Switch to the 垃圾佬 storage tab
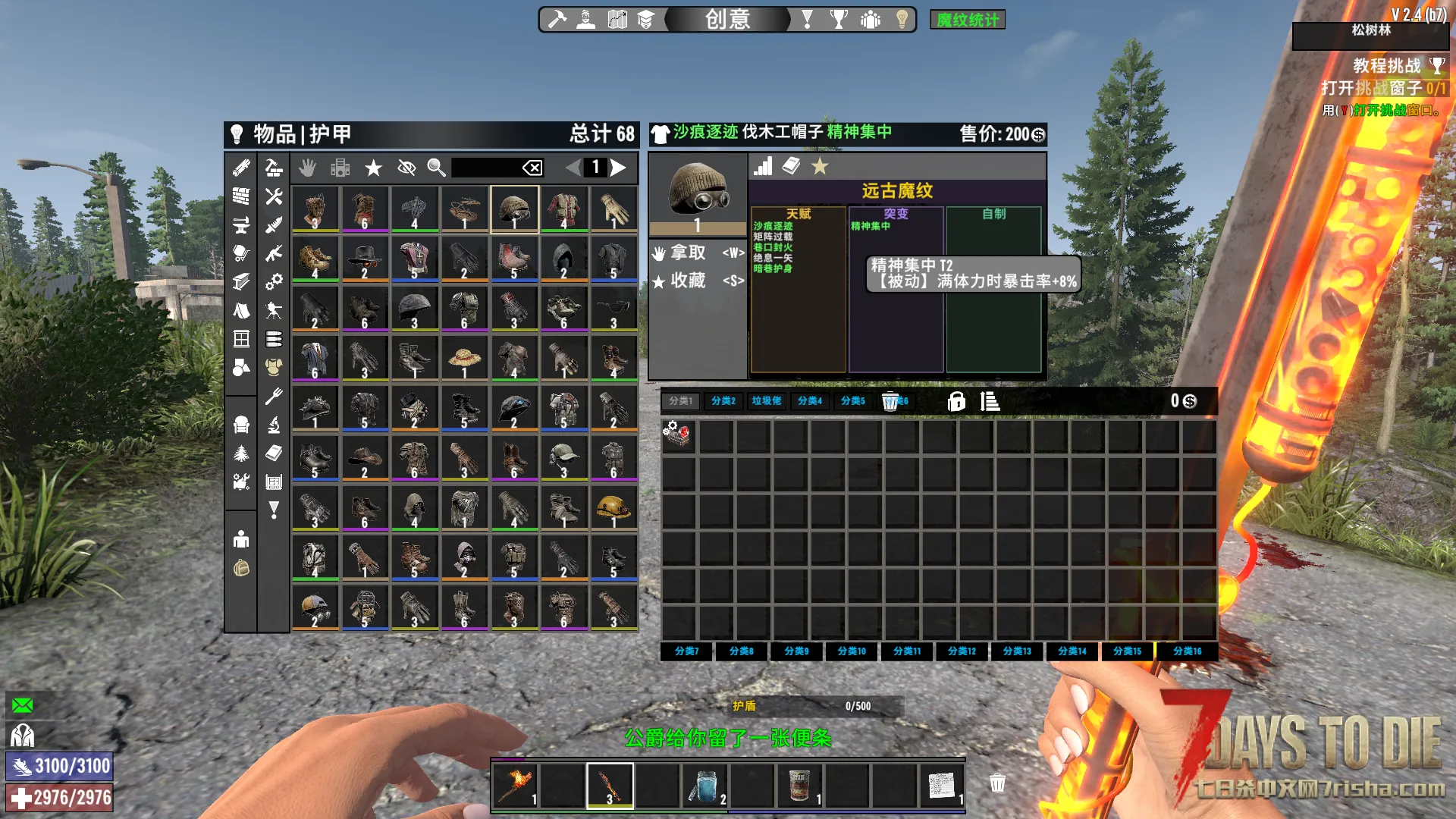Viewport: 1456px width, 819px height. [767, 400]
